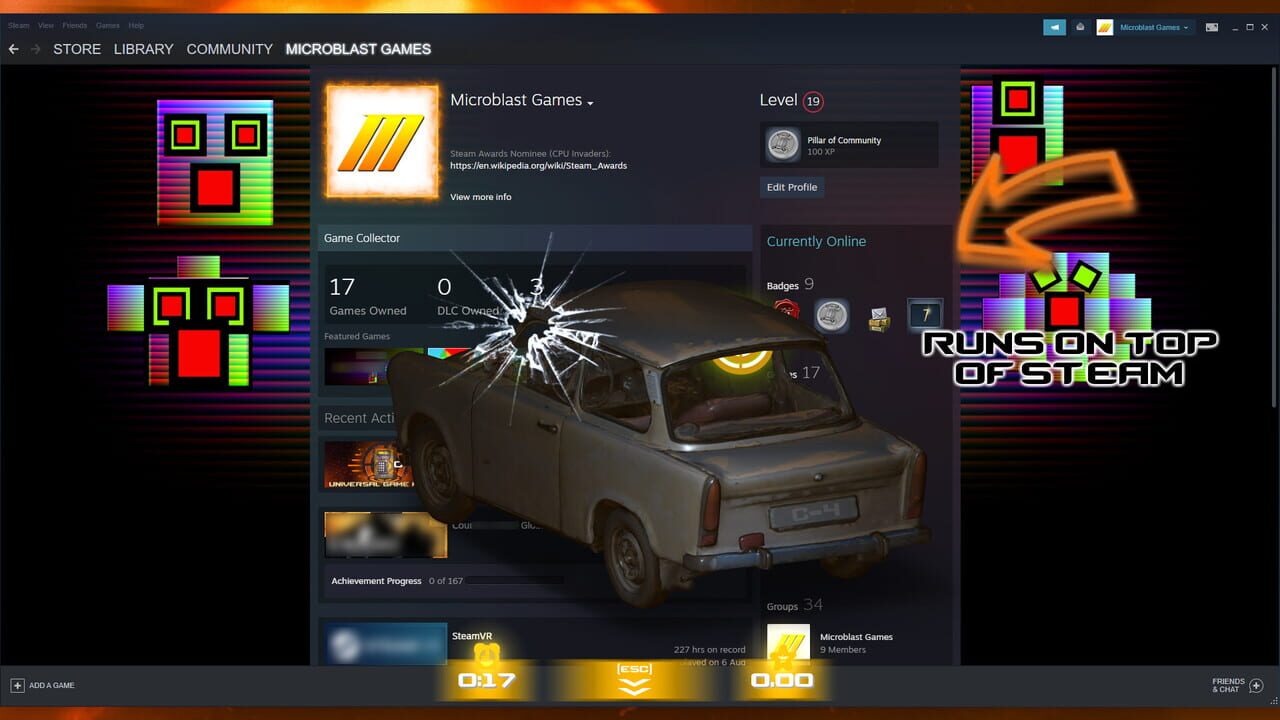Click the ADD A GAME option
Screen dimensions: 1280x720
(x=43, y=685)
